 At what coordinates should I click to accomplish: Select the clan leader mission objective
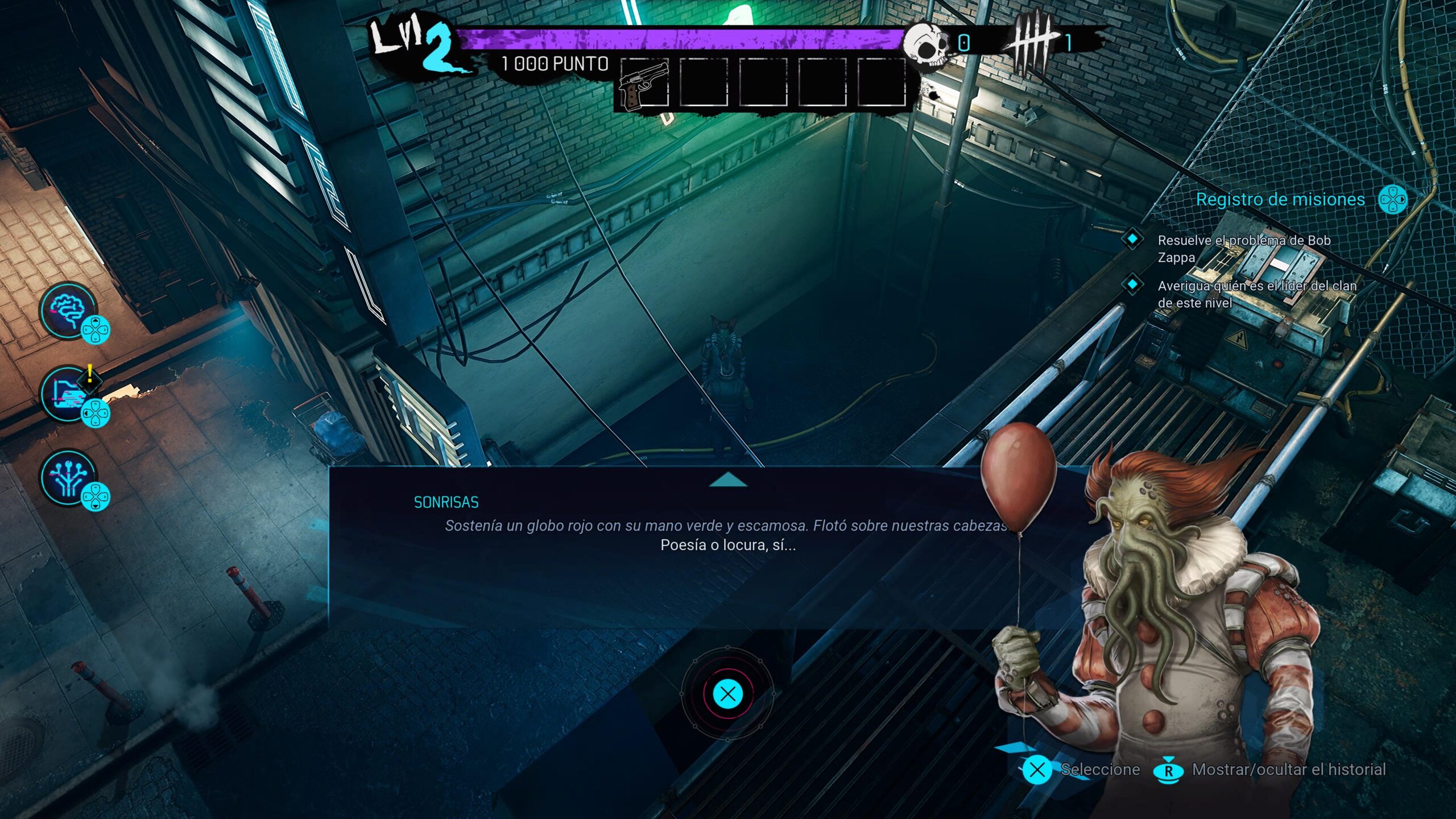1257,294
